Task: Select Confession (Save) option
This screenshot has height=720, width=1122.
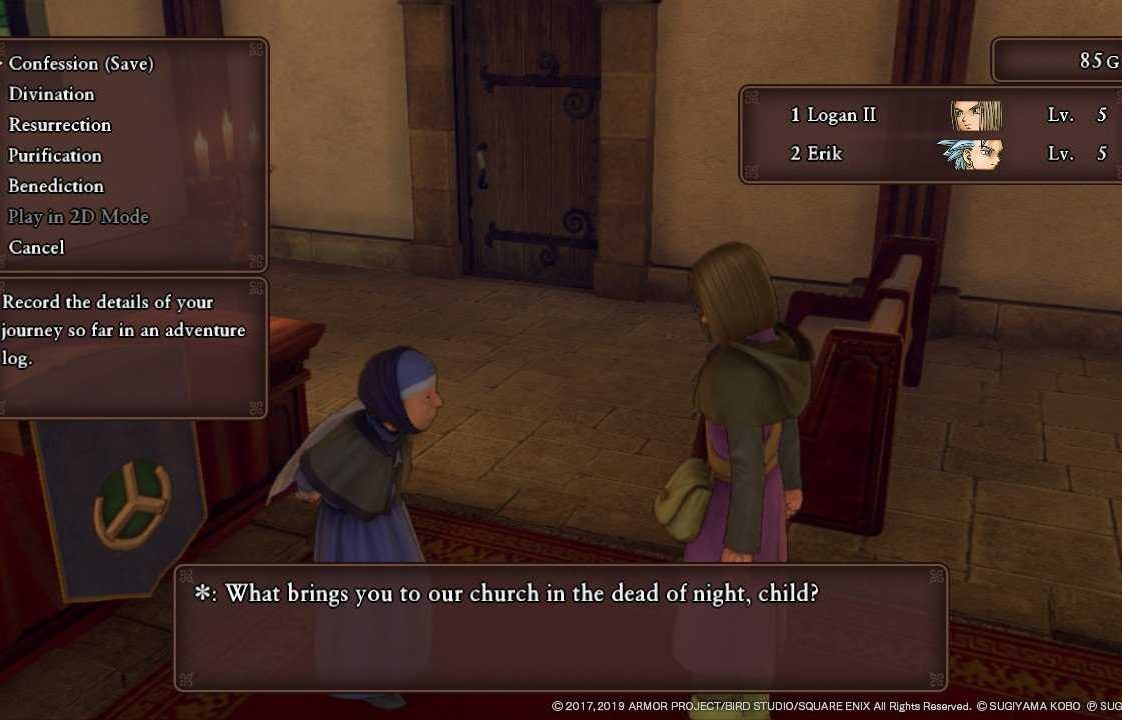Action: 81,64
